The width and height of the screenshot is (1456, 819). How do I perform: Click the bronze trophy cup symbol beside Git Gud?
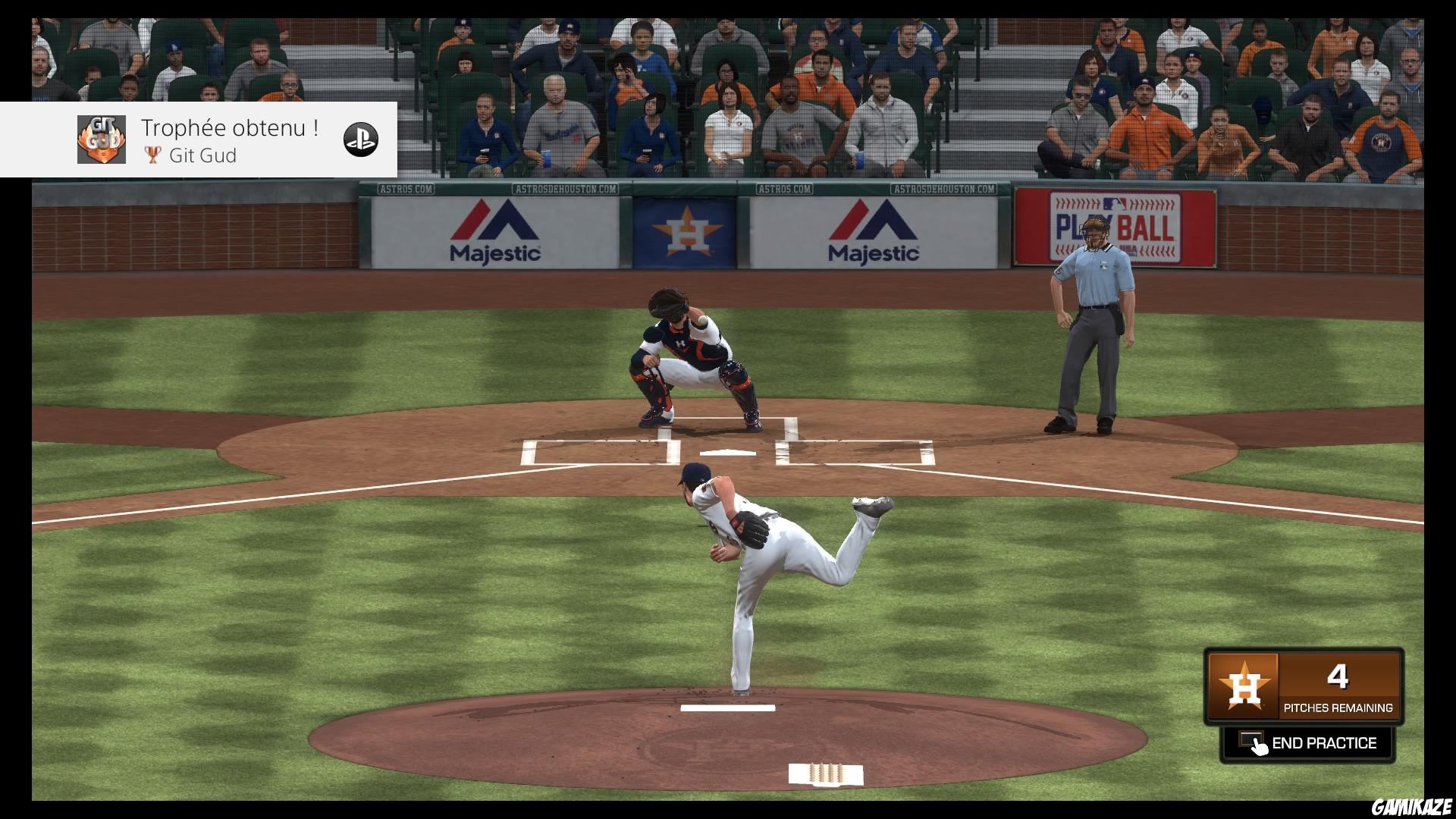[x=151, y=155]
